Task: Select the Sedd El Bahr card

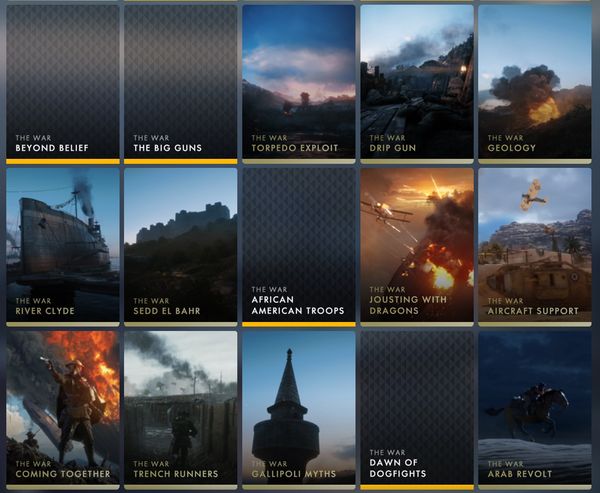Action: 180,245
